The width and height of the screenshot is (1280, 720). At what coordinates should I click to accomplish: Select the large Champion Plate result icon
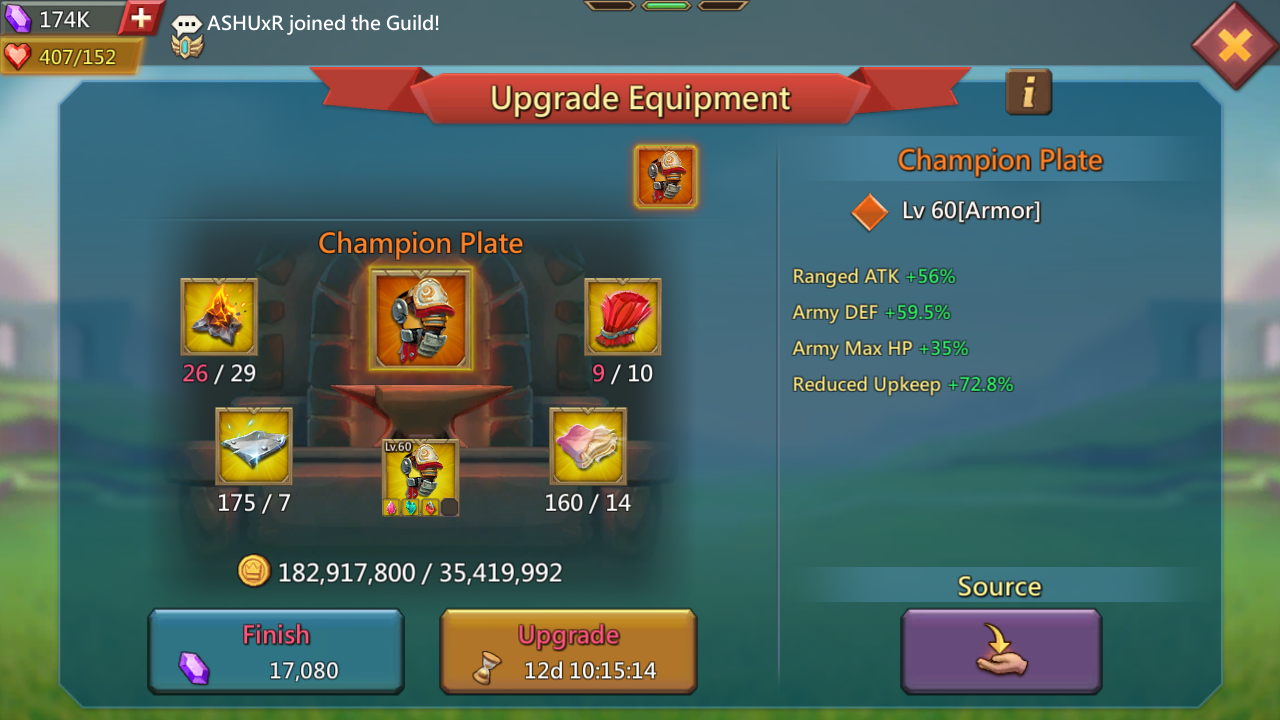(421, 319)
